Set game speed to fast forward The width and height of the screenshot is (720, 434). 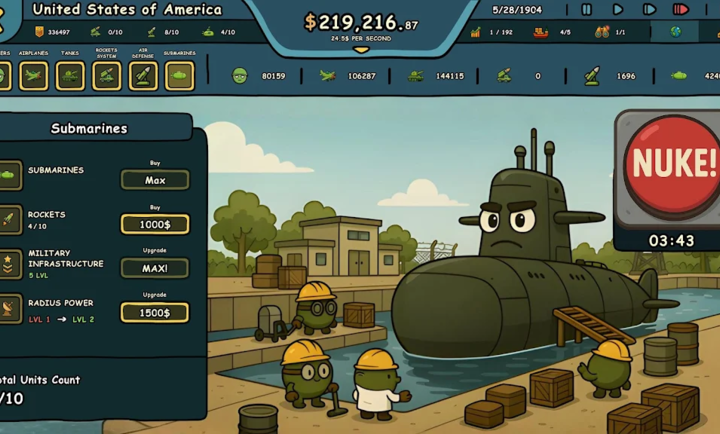pyautogui.click(x=649, y=10)
